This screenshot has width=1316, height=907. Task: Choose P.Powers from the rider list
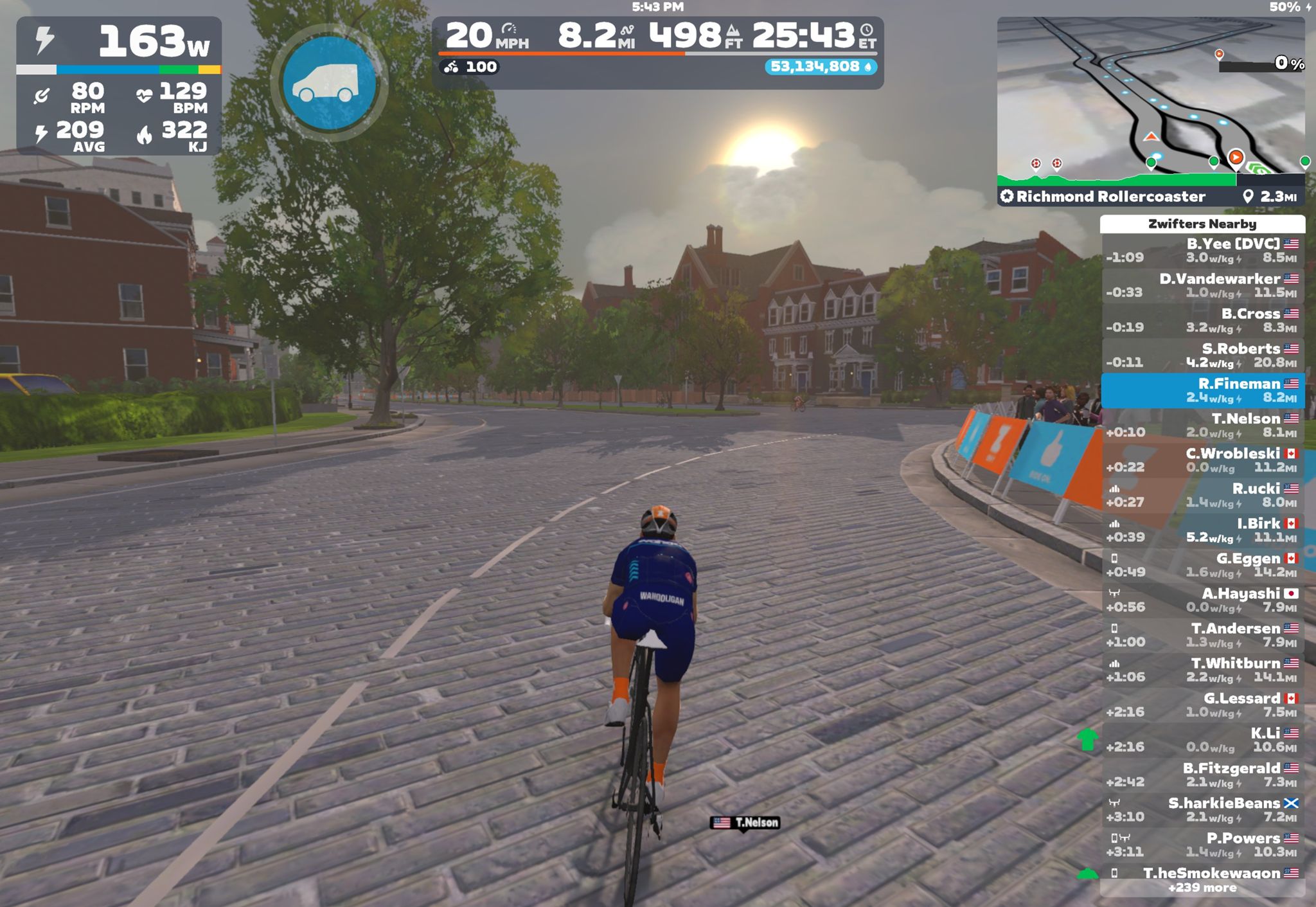pyautogui.click(x=1203, y=845)
